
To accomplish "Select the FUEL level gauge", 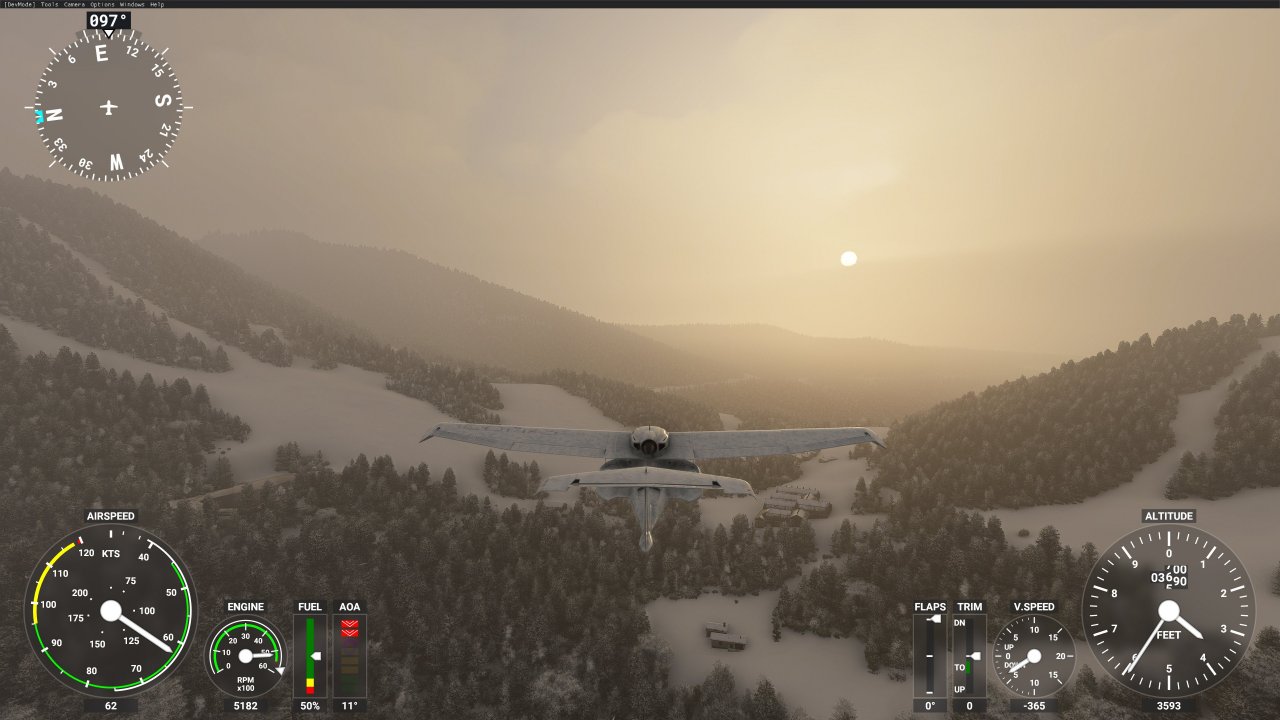I will pyautogui.click(x=310, y=655).
